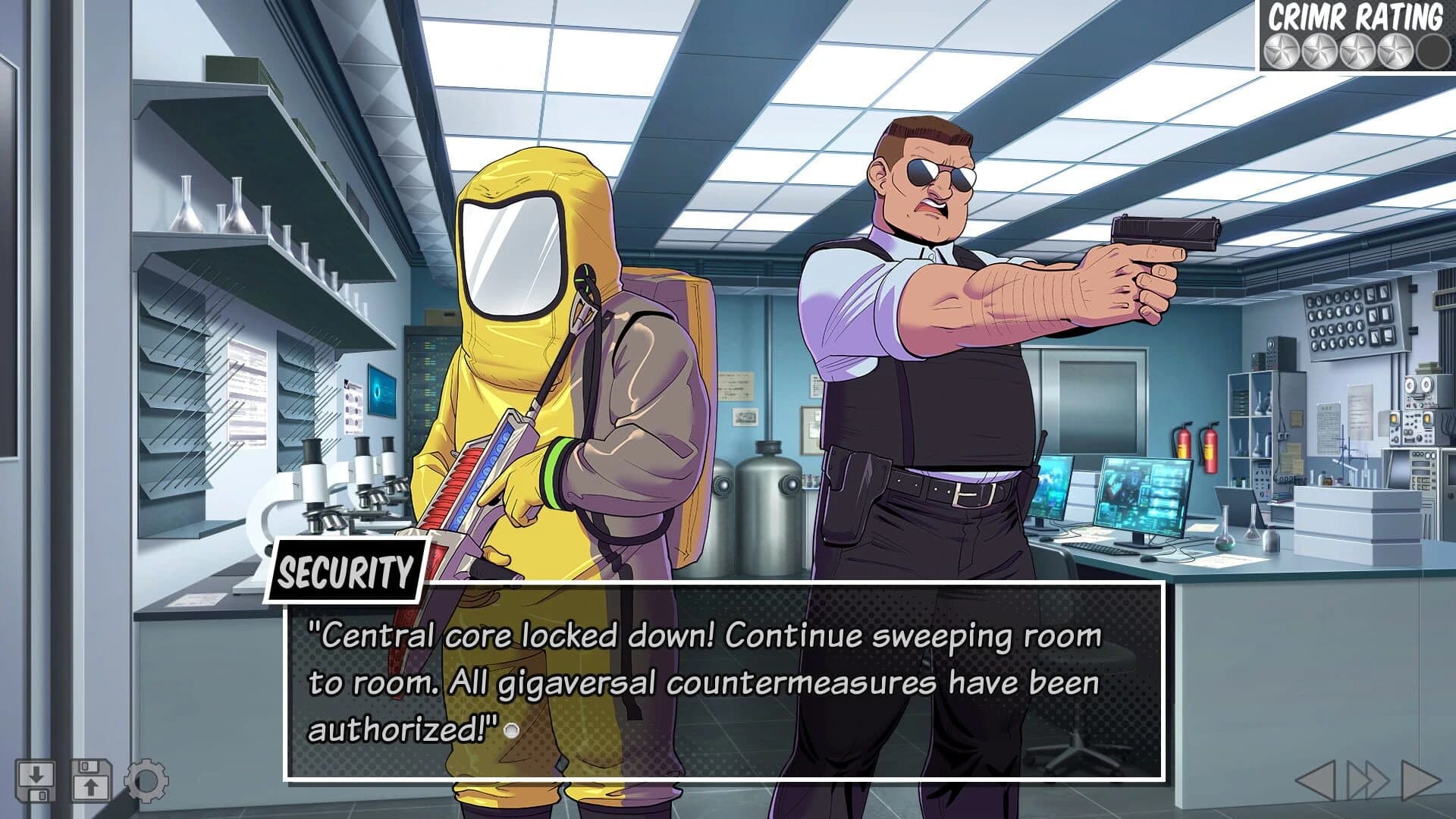The height and width of the screenshot is (819, 1456).
Task: Fast-forward dialogue with the skip arrows
Action: [x=1369, y=781]
